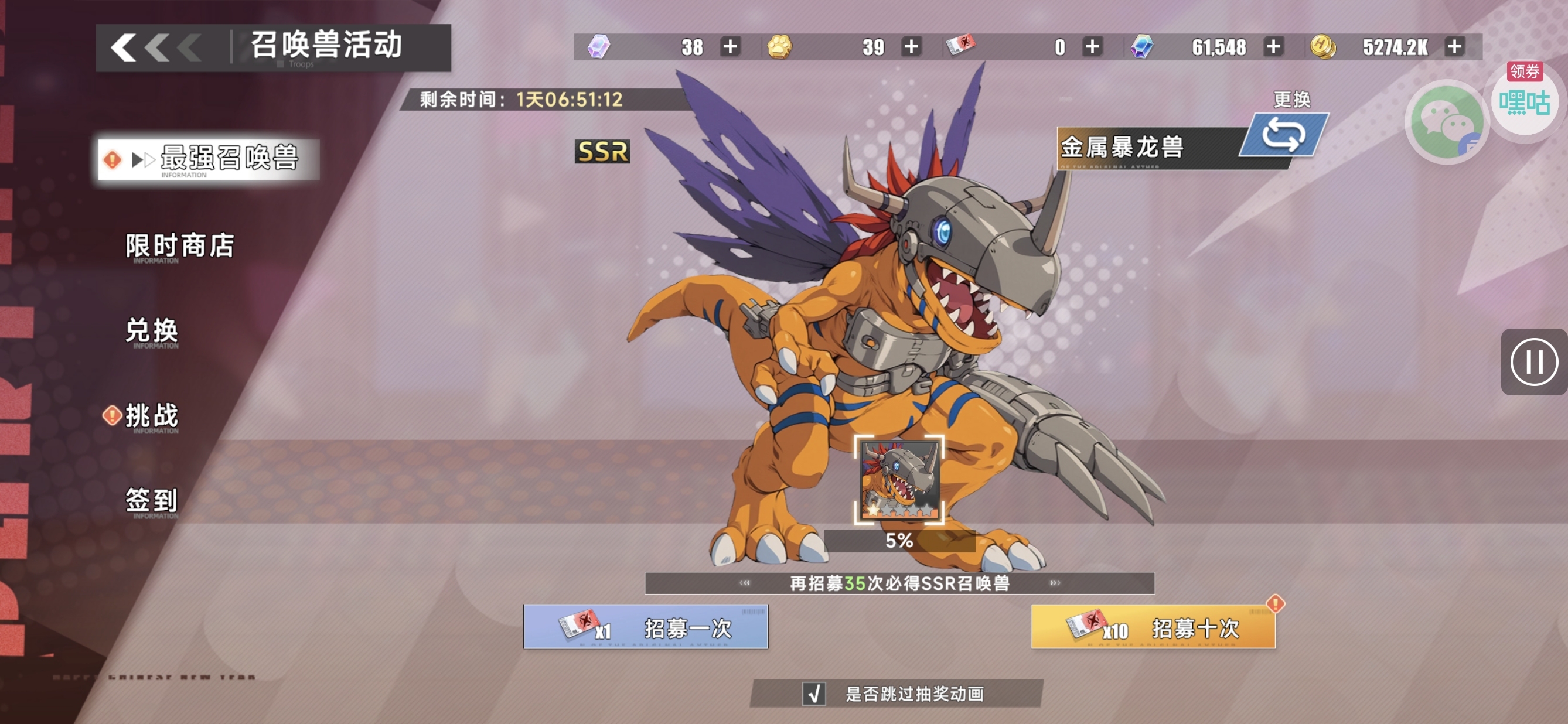Add more blue diamond gems
Viewport: 1568px width, 724px height.
click(x=1273, y=47)
